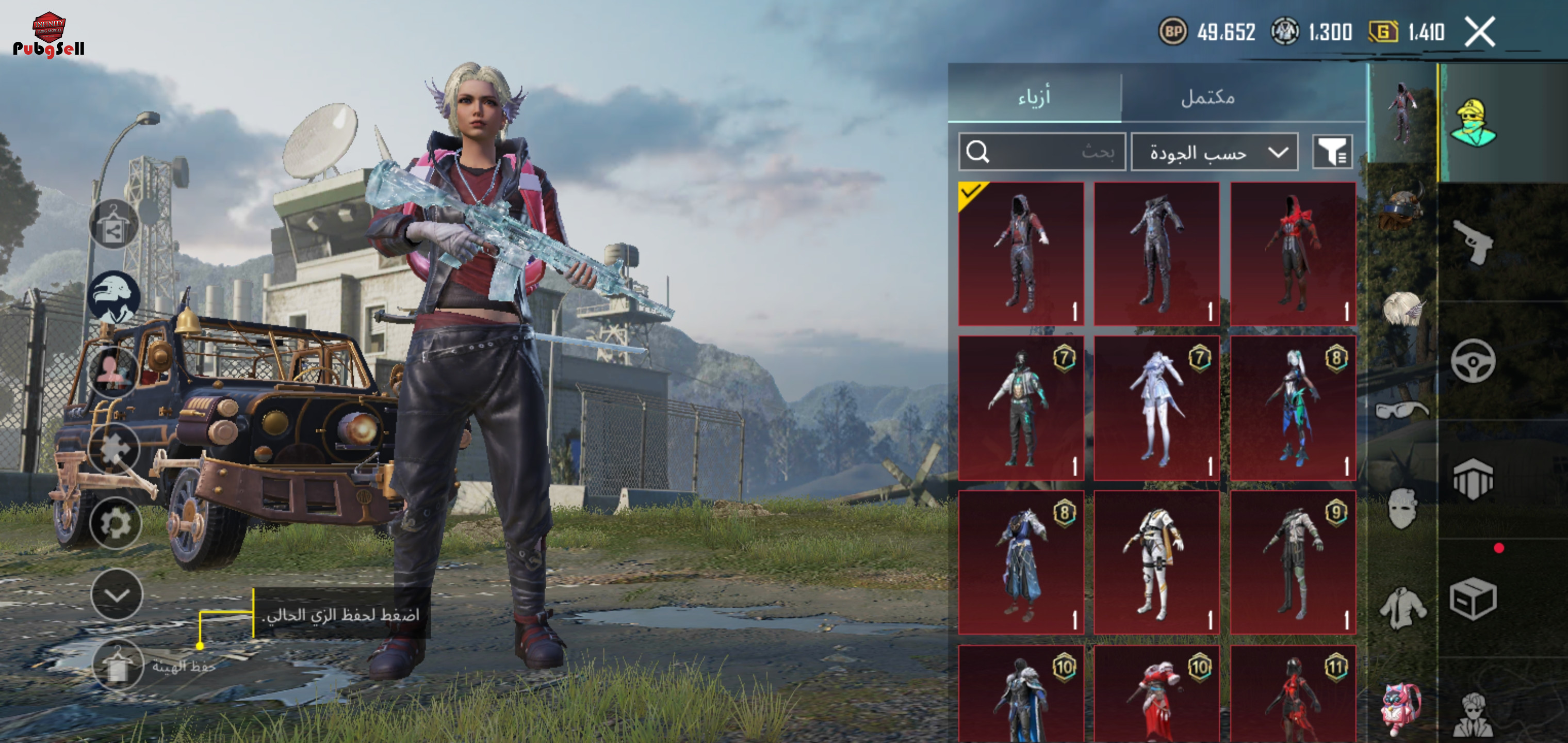This screenshot has width=1568, height=743.
Task: Choose the red-scarf hooded outfit tile
Action: coord(1292,253)
